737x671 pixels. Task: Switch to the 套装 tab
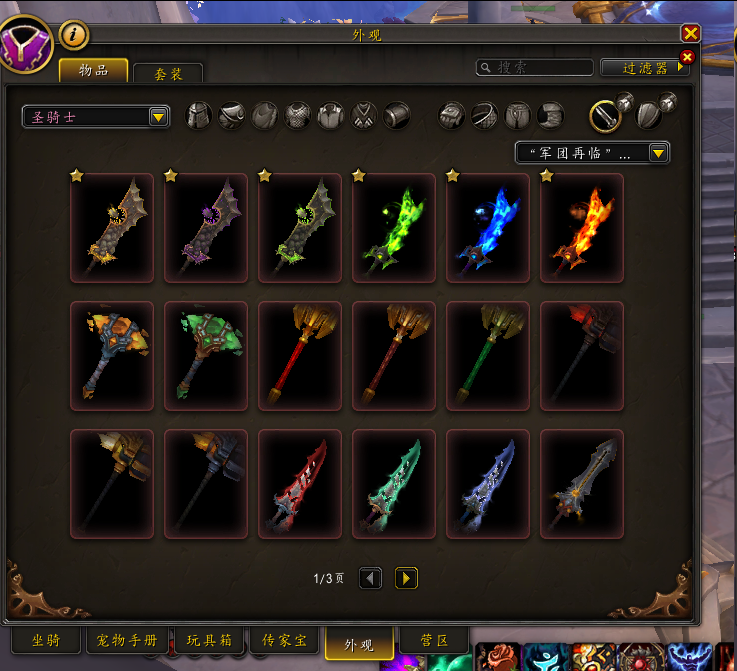(x=168, y=74)
